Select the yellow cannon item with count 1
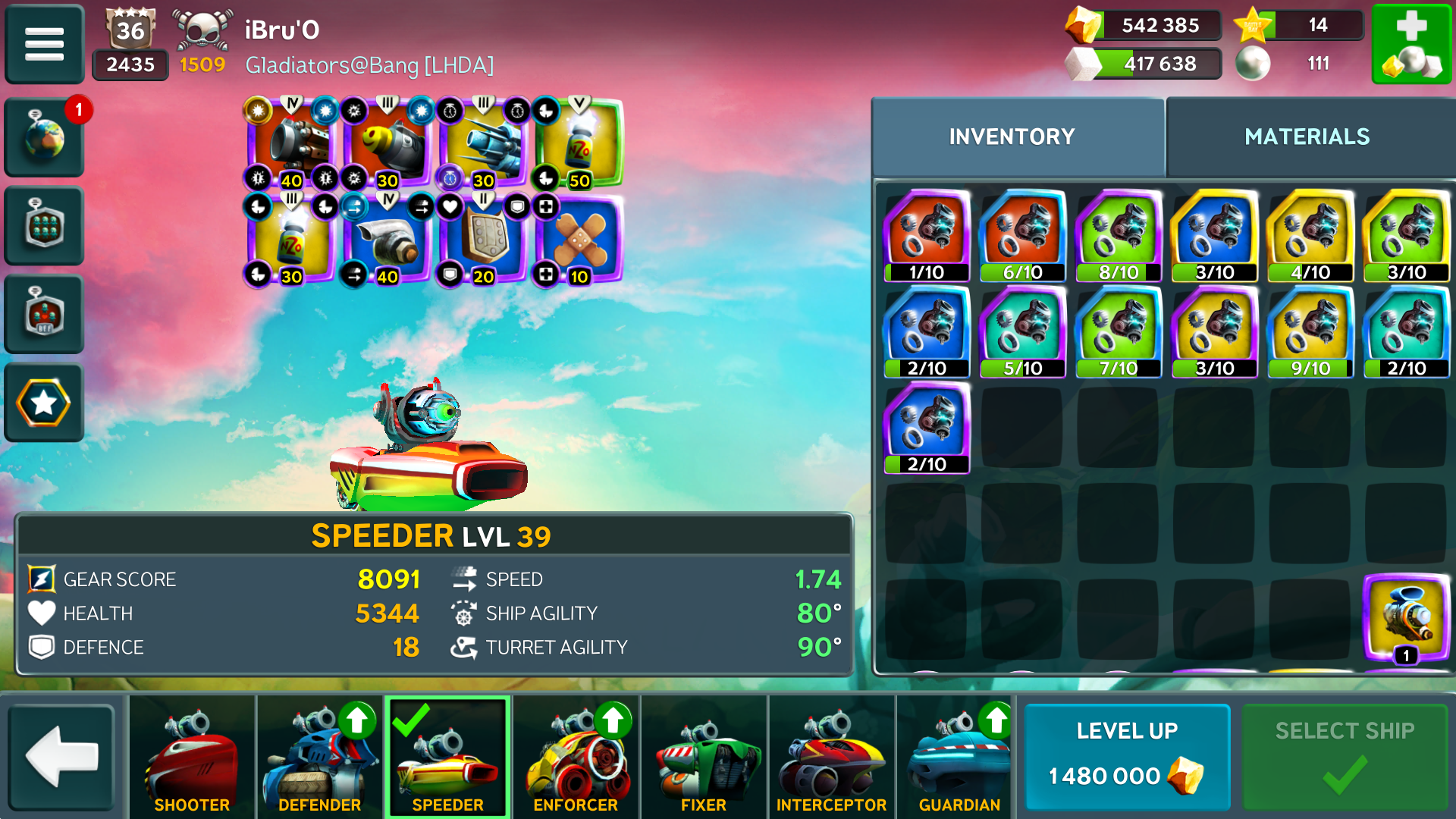This screenshot has height=819, width=1456. click(1407, 618)
